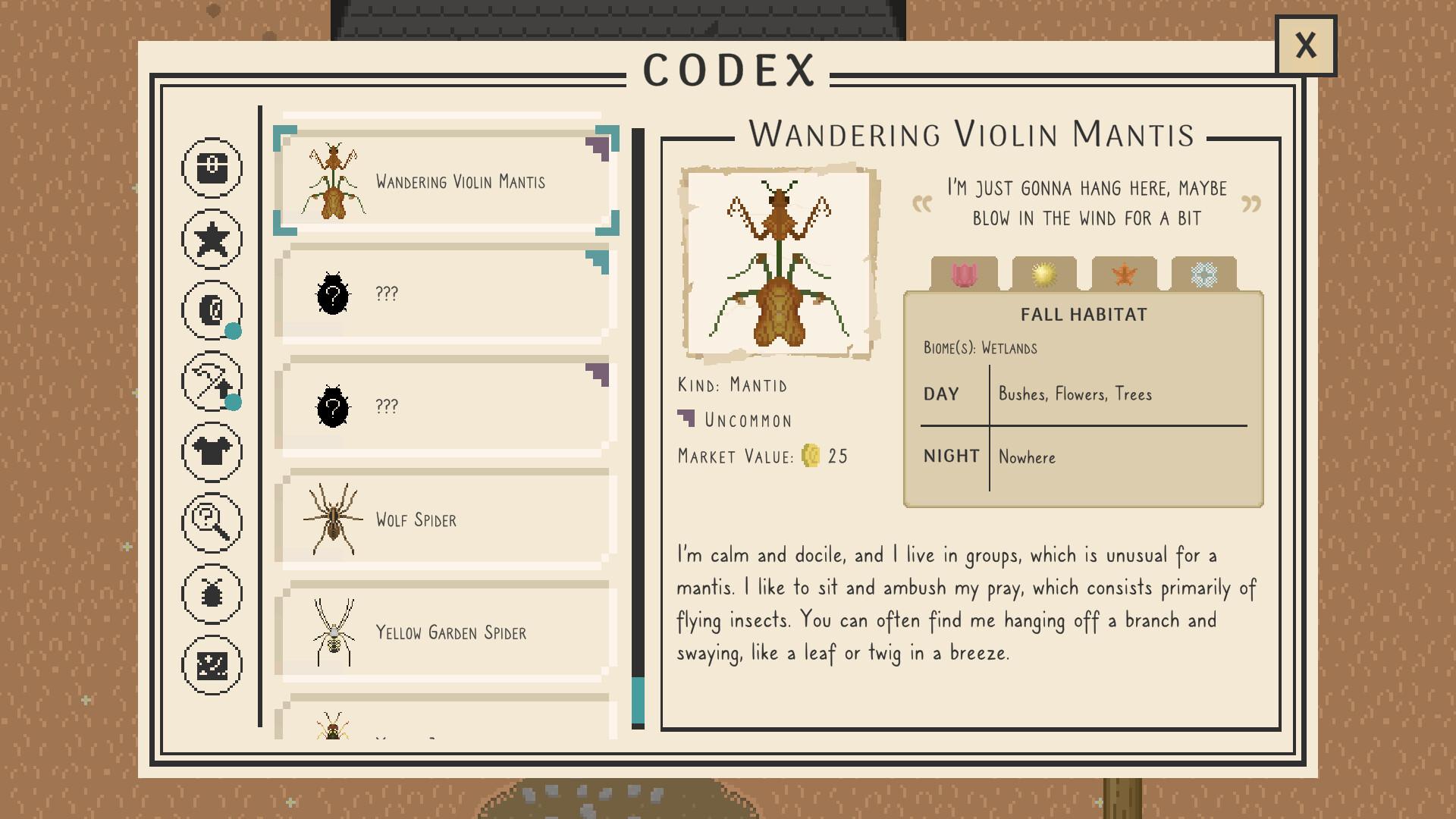Select the magnifying glass search icon

(x=212, y=522)
